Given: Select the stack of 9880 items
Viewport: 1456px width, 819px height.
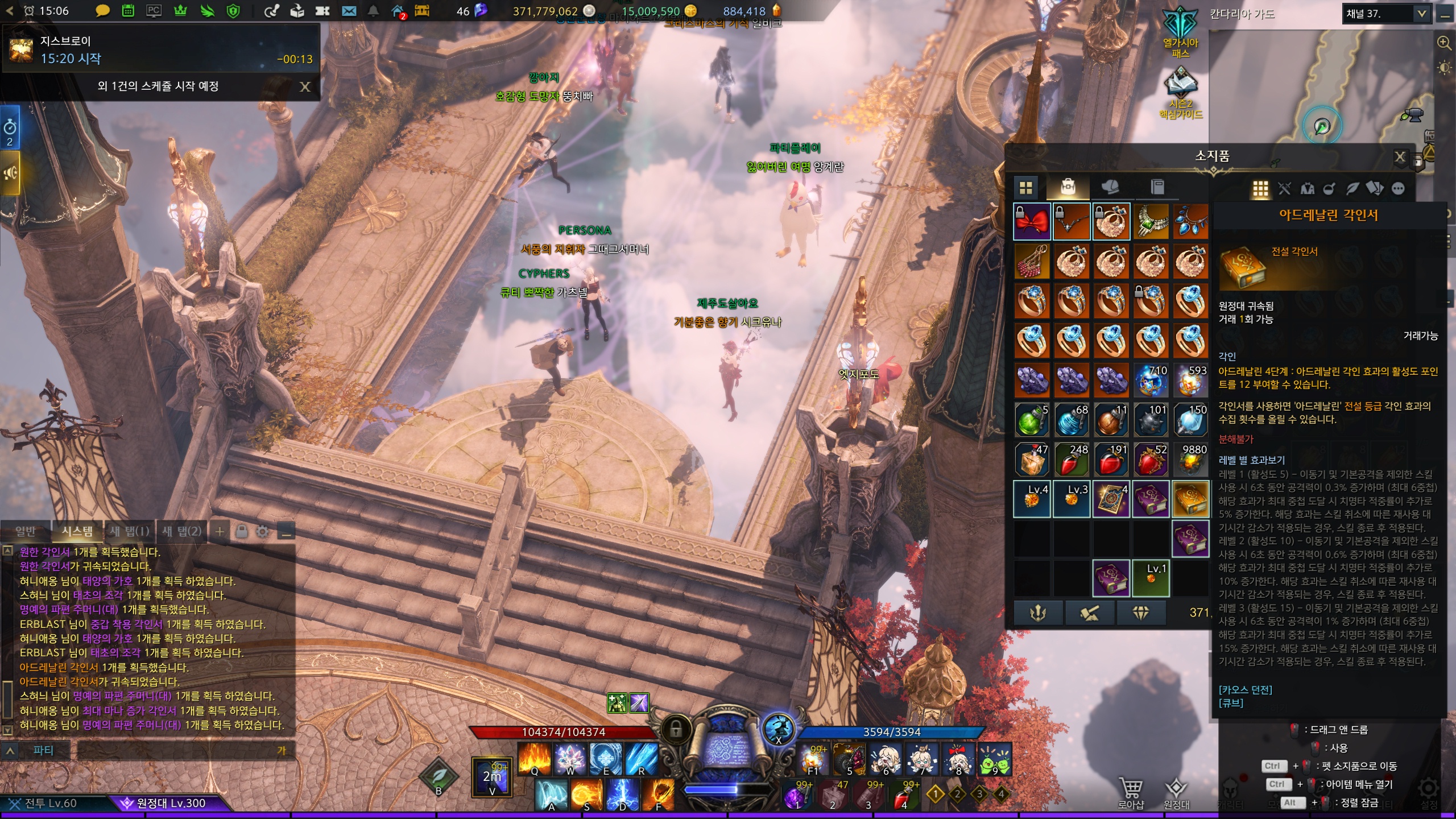Looking at the screenshot, I should pos(1190,460).
